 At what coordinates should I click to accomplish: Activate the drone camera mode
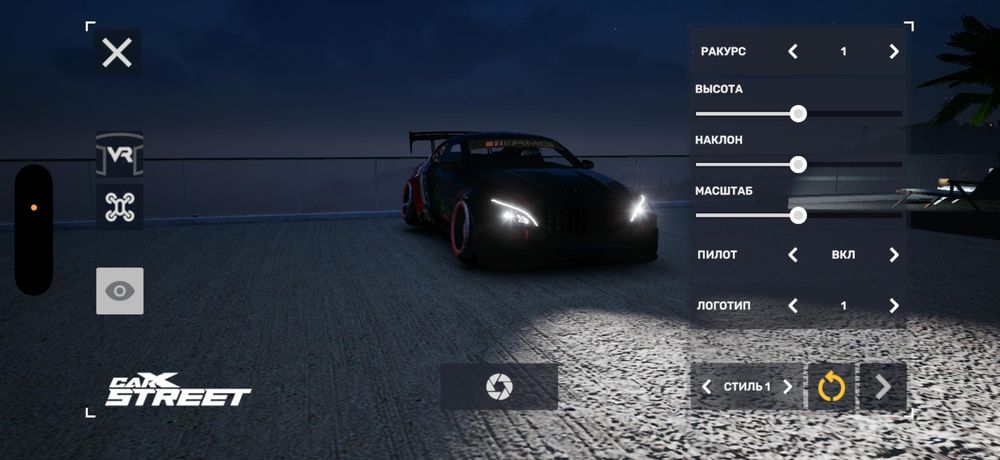tap(120, 207)
